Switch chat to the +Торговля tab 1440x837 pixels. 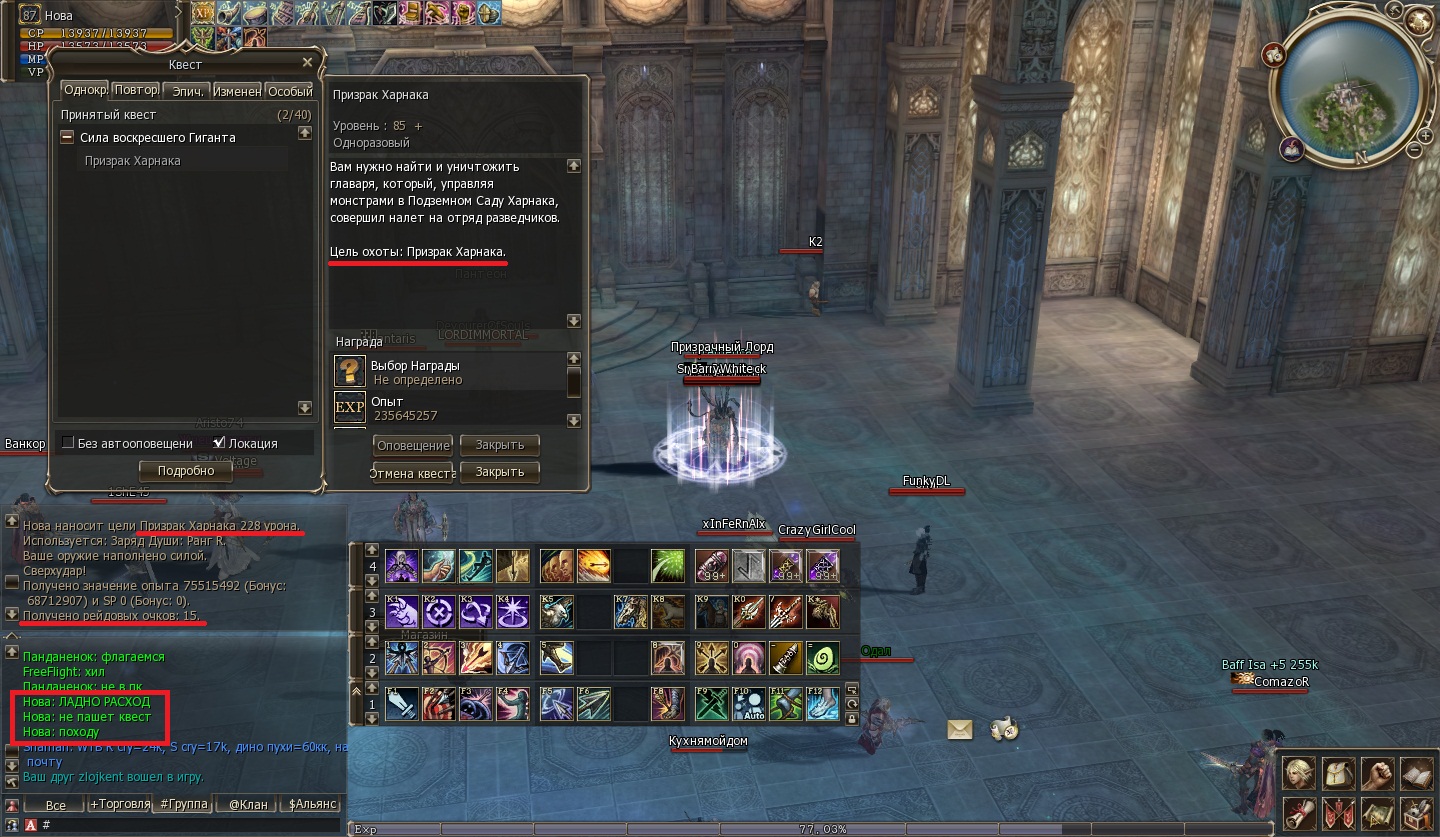click(120, 804)
